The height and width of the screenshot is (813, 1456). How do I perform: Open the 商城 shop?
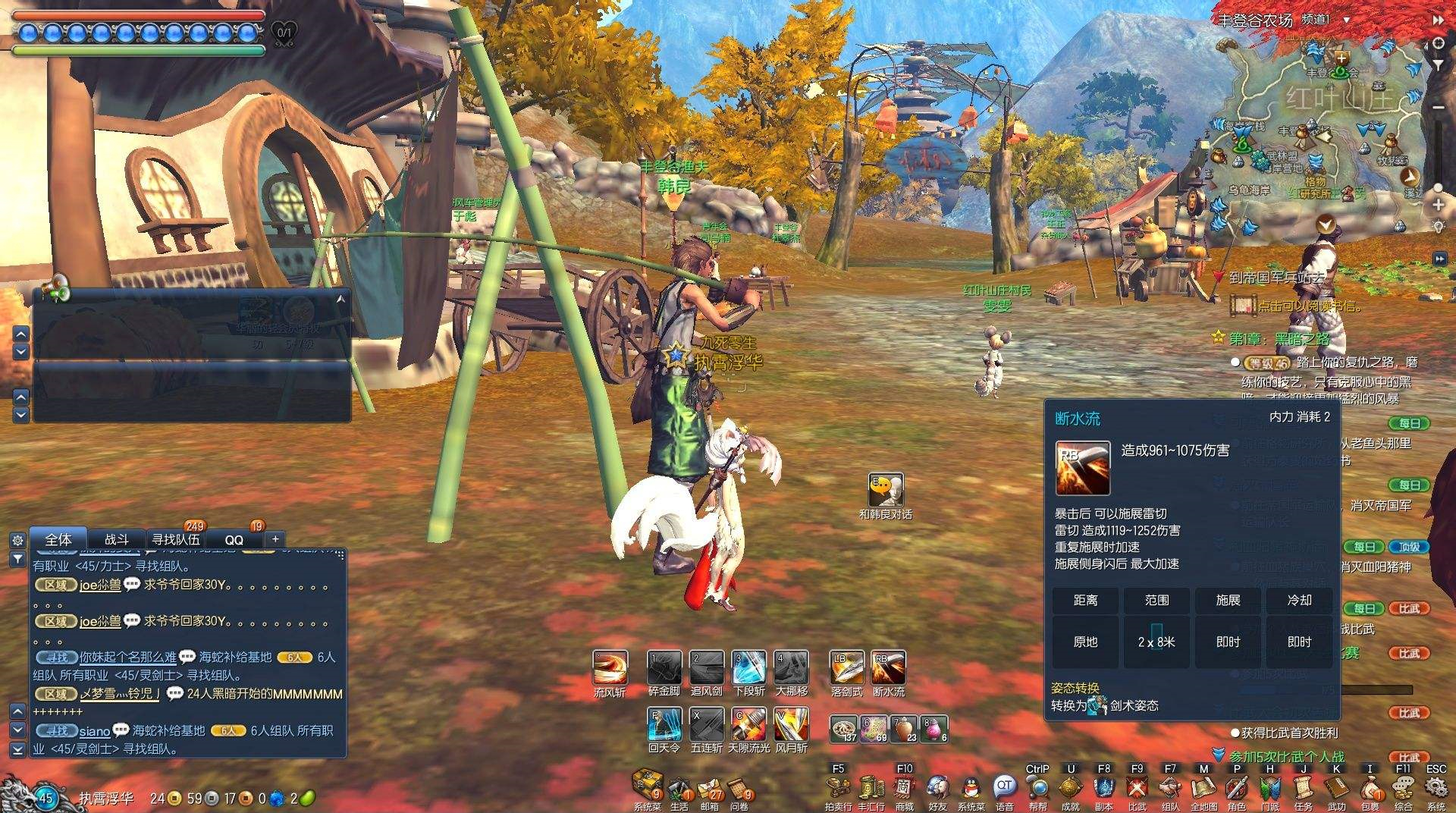(x=904, y=788)
